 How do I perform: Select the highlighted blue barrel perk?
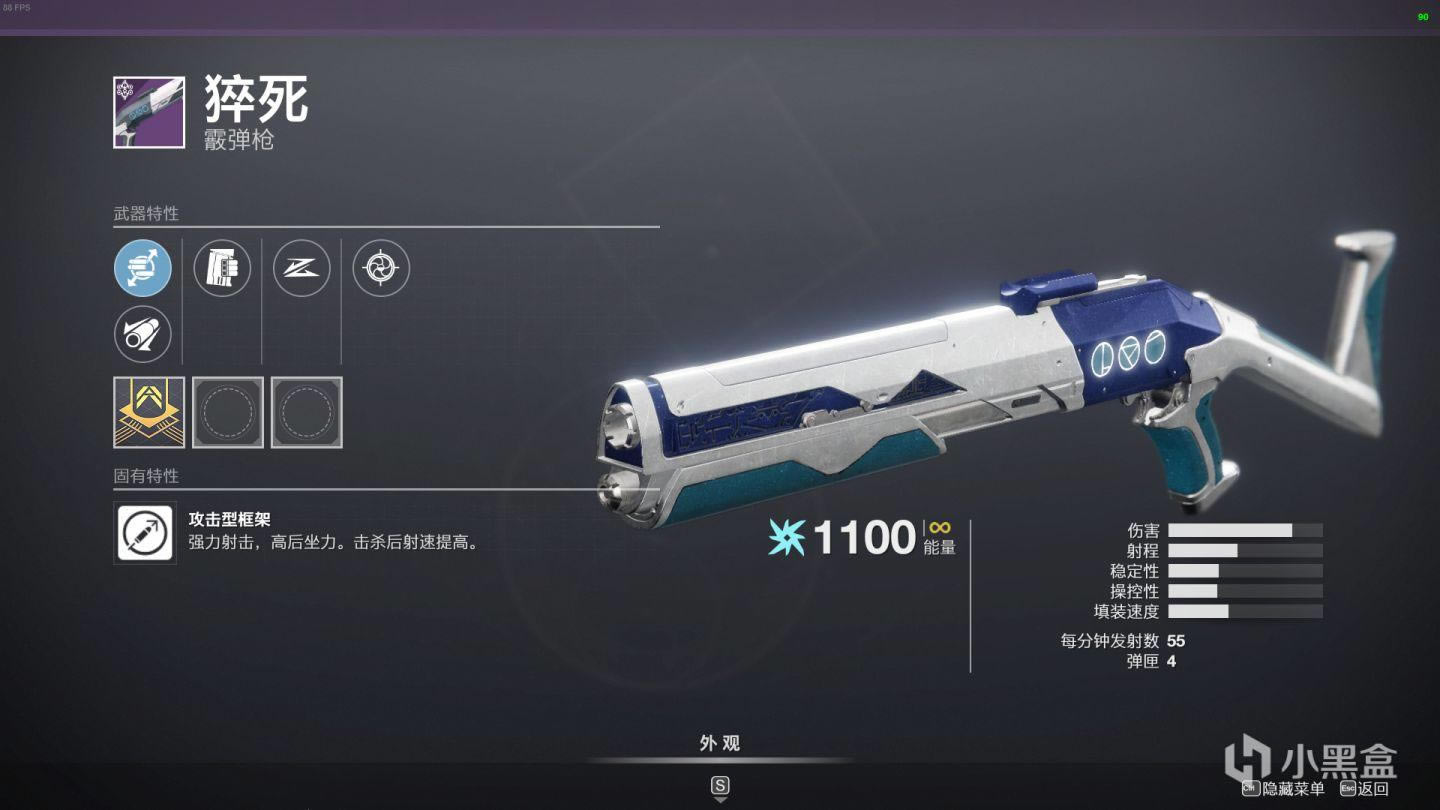[142, 268]
